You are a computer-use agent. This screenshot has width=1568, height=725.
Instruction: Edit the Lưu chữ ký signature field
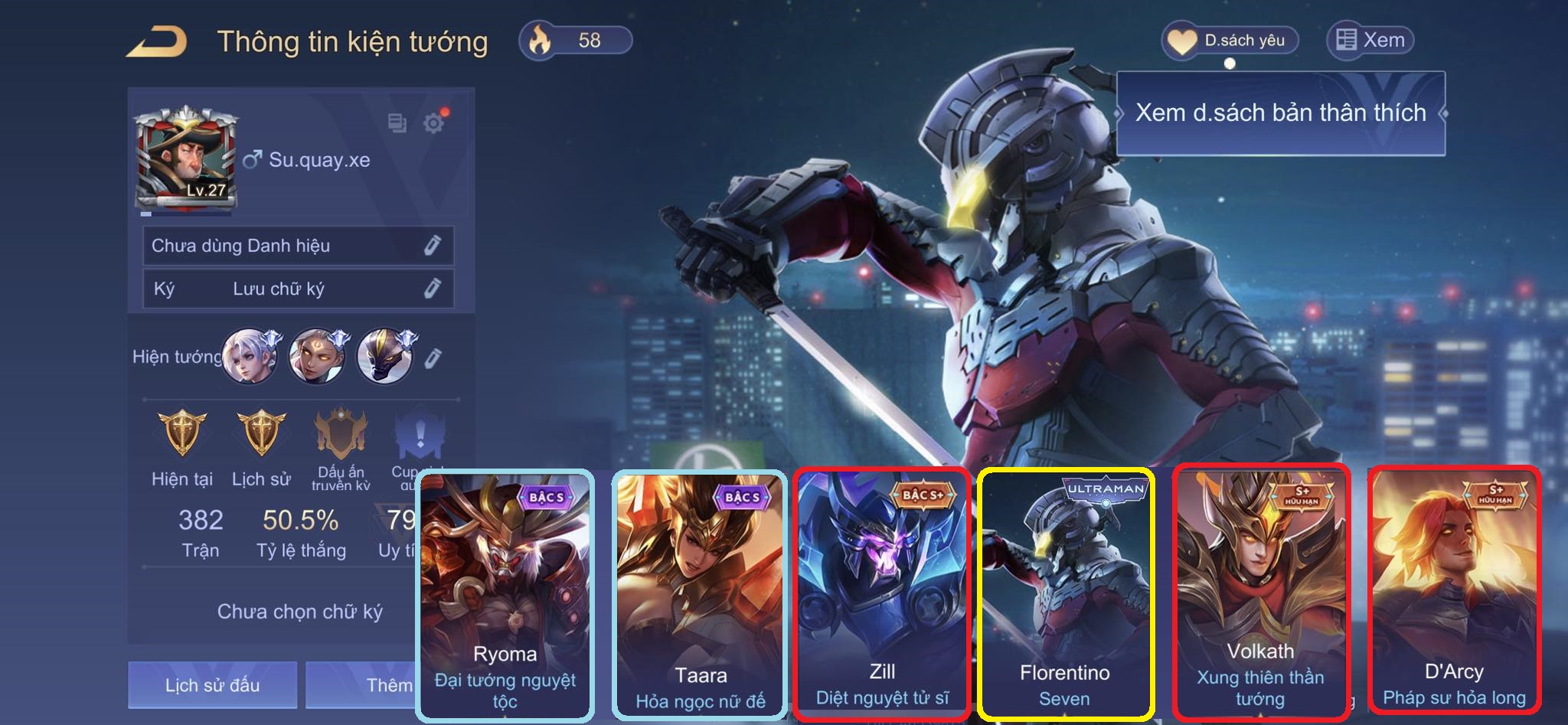point(433,288)
